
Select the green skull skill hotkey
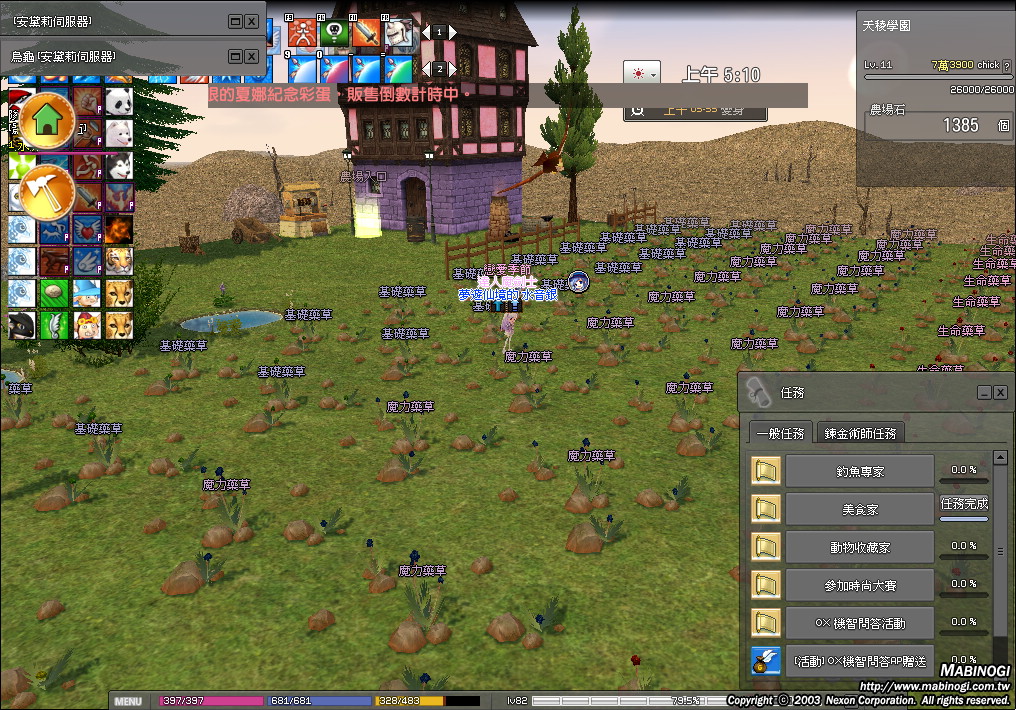pyautogui.click(x=333, y=33)
